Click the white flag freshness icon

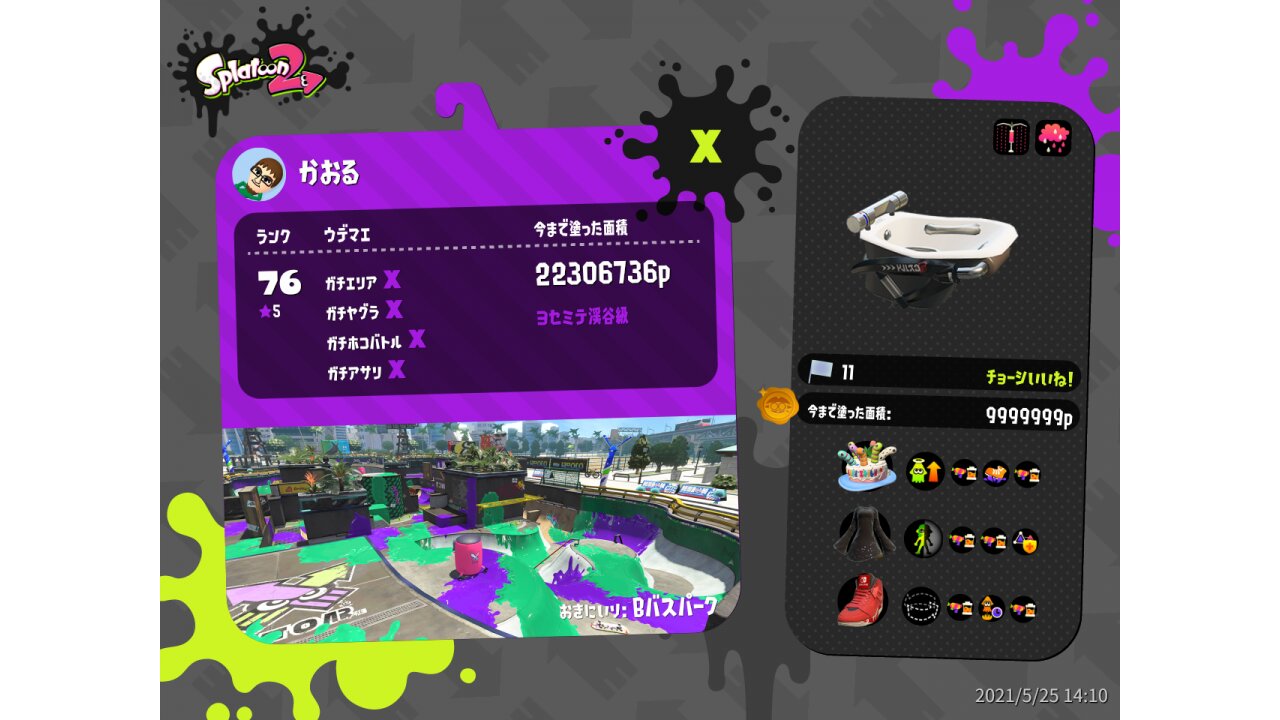point(821,372)
